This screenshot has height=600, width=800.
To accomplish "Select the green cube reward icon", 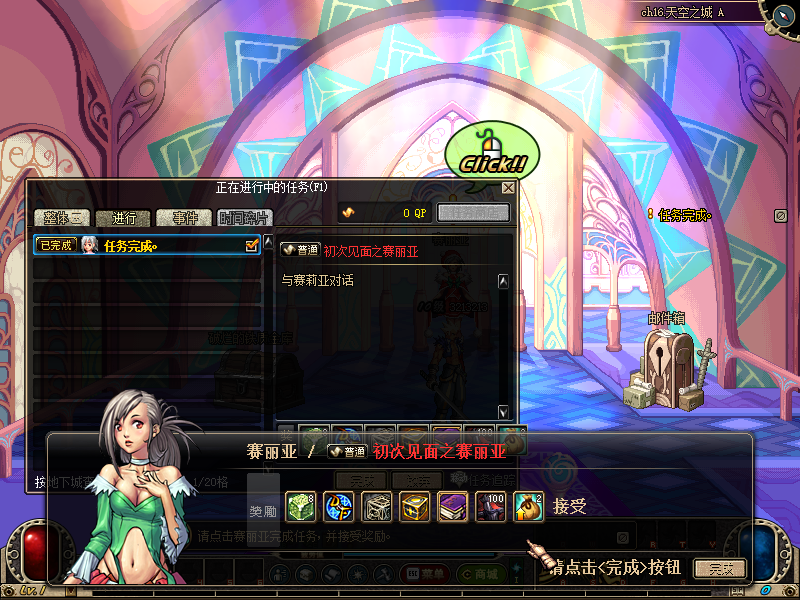I will click(x=301, y=507).
